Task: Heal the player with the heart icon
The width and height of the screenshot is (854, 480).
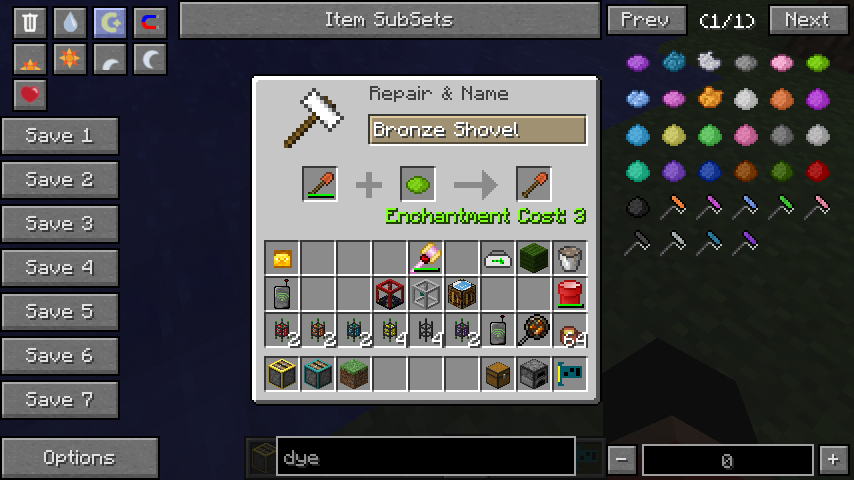Action: coord(30,95)
